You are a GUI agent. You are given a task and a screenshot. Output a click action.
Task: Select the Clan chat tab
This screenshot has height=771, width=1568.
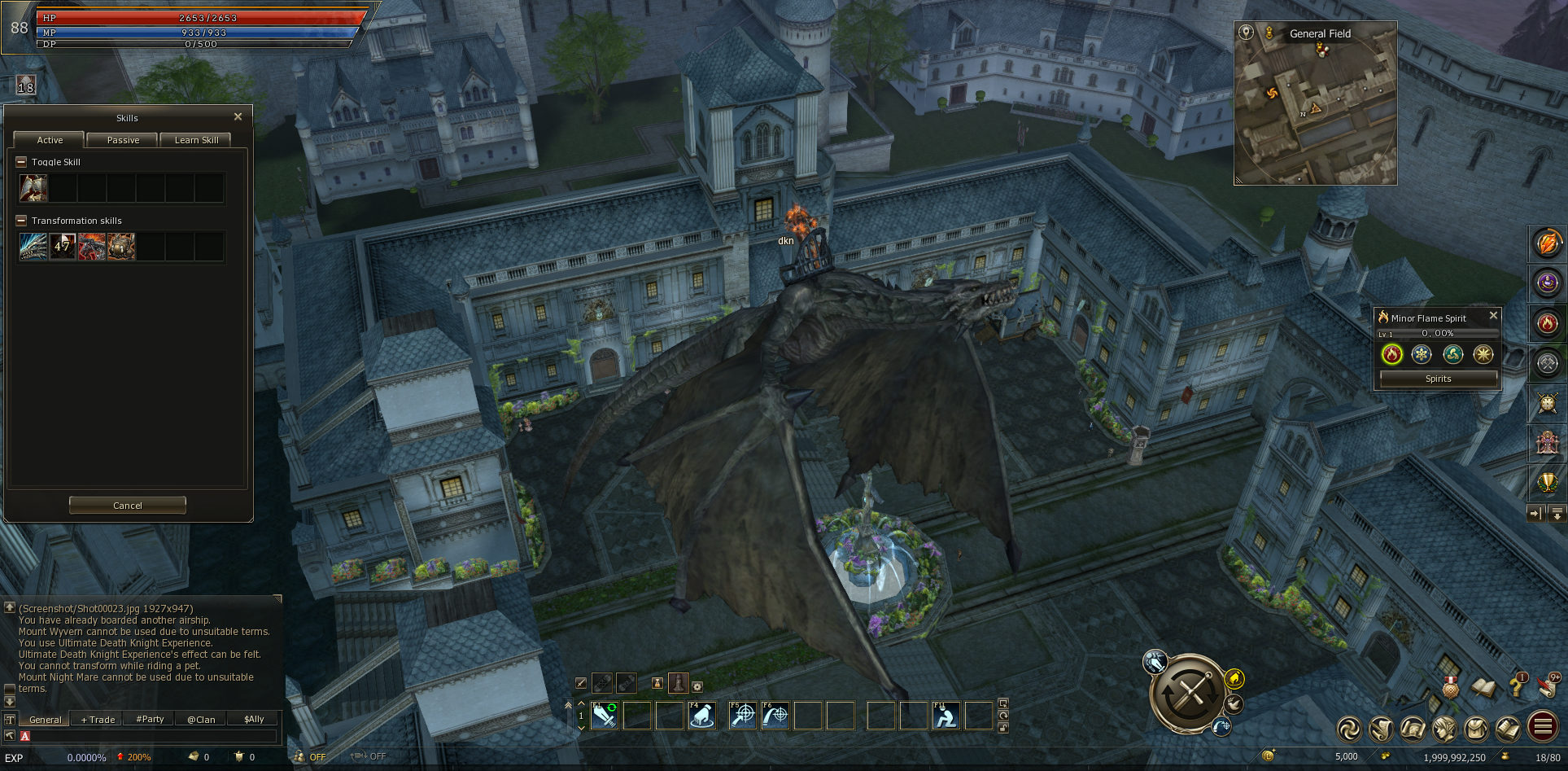201,720
